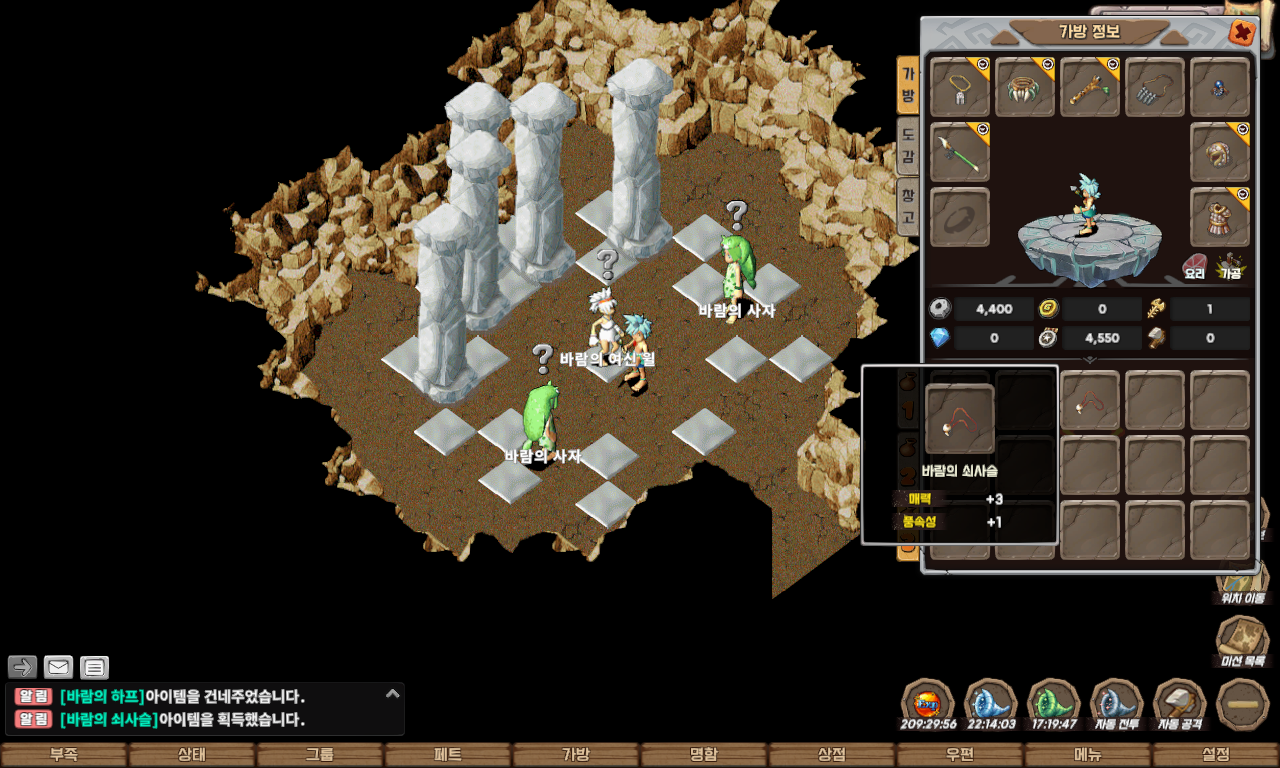
Task: Expand the chat log with the arrow
Action: [393, 693]
